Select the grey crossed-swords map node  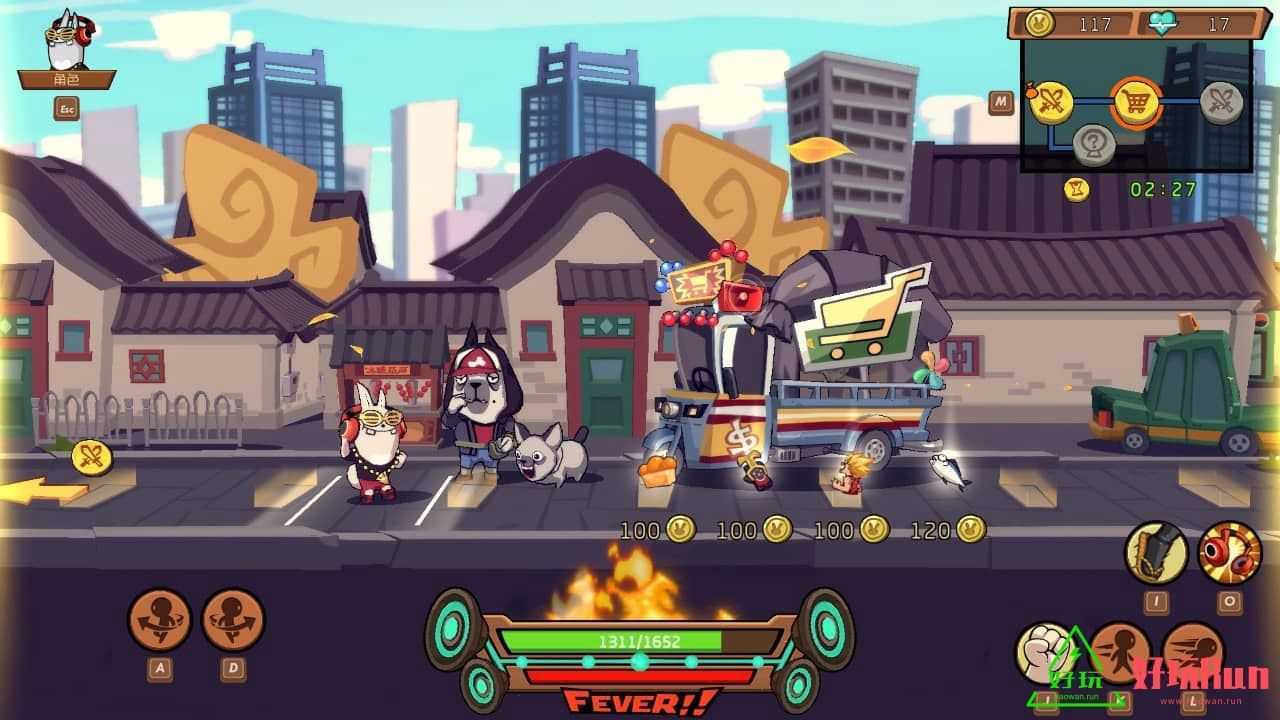(x=1221, y=102)
